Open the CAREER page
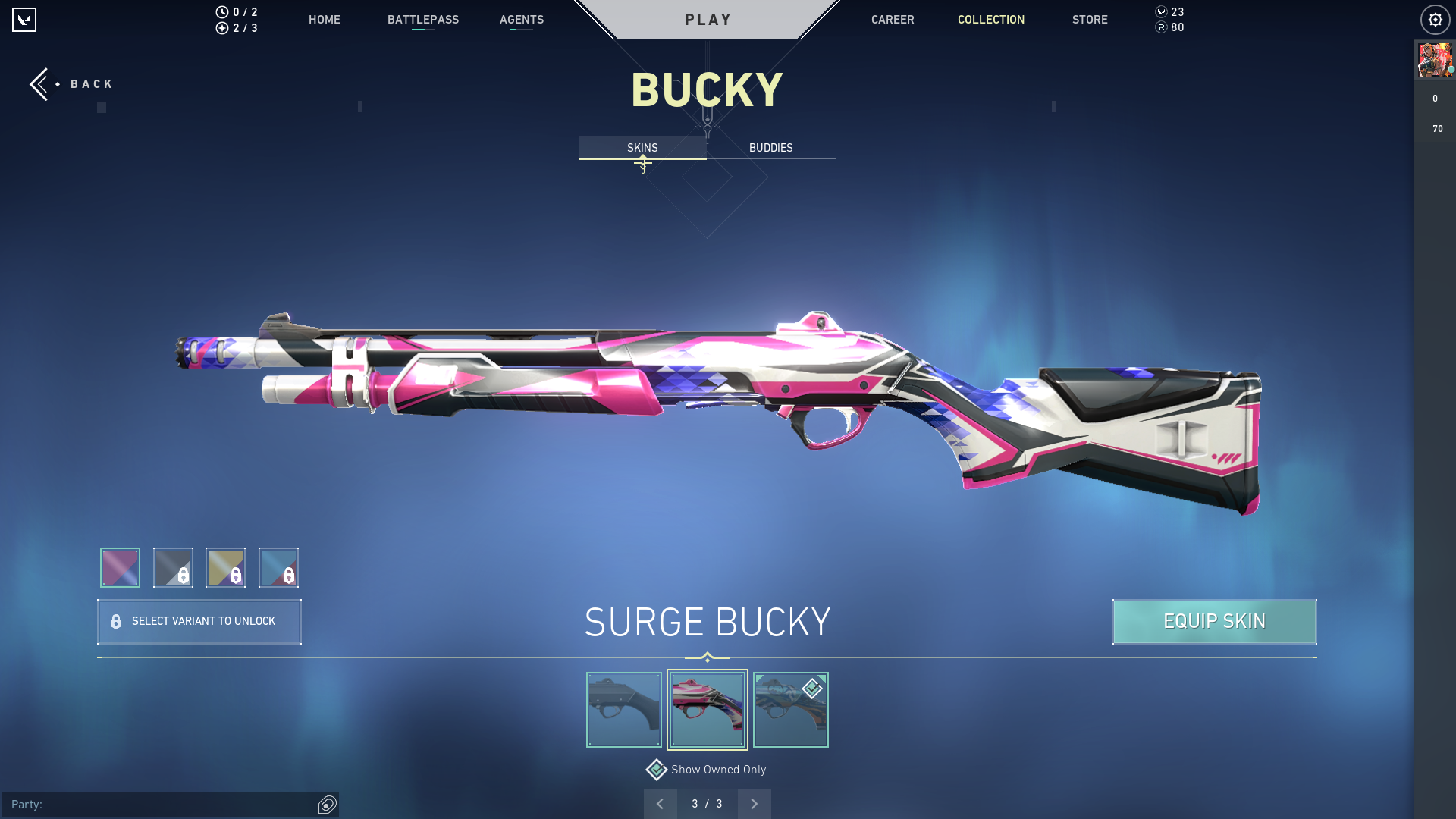Image resolution: width=1456 pixels, height=819 pixels. pos(892,20)
